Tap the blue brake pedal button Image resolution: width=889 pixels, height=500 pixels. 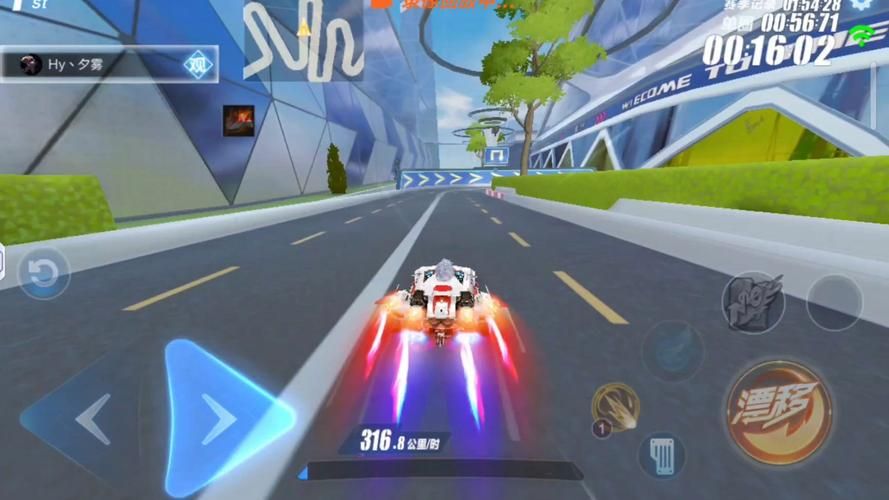coord(661,455)
